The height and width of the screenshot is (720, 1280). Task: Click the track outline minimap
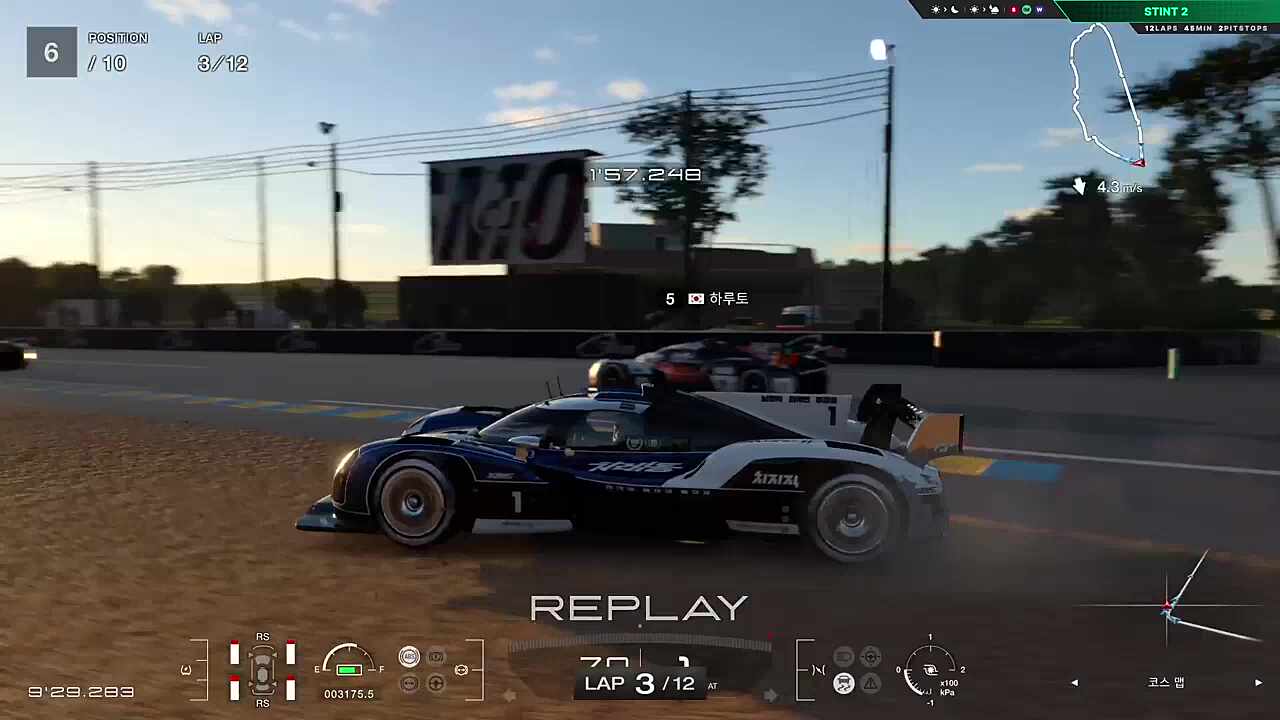(1105, 95)
